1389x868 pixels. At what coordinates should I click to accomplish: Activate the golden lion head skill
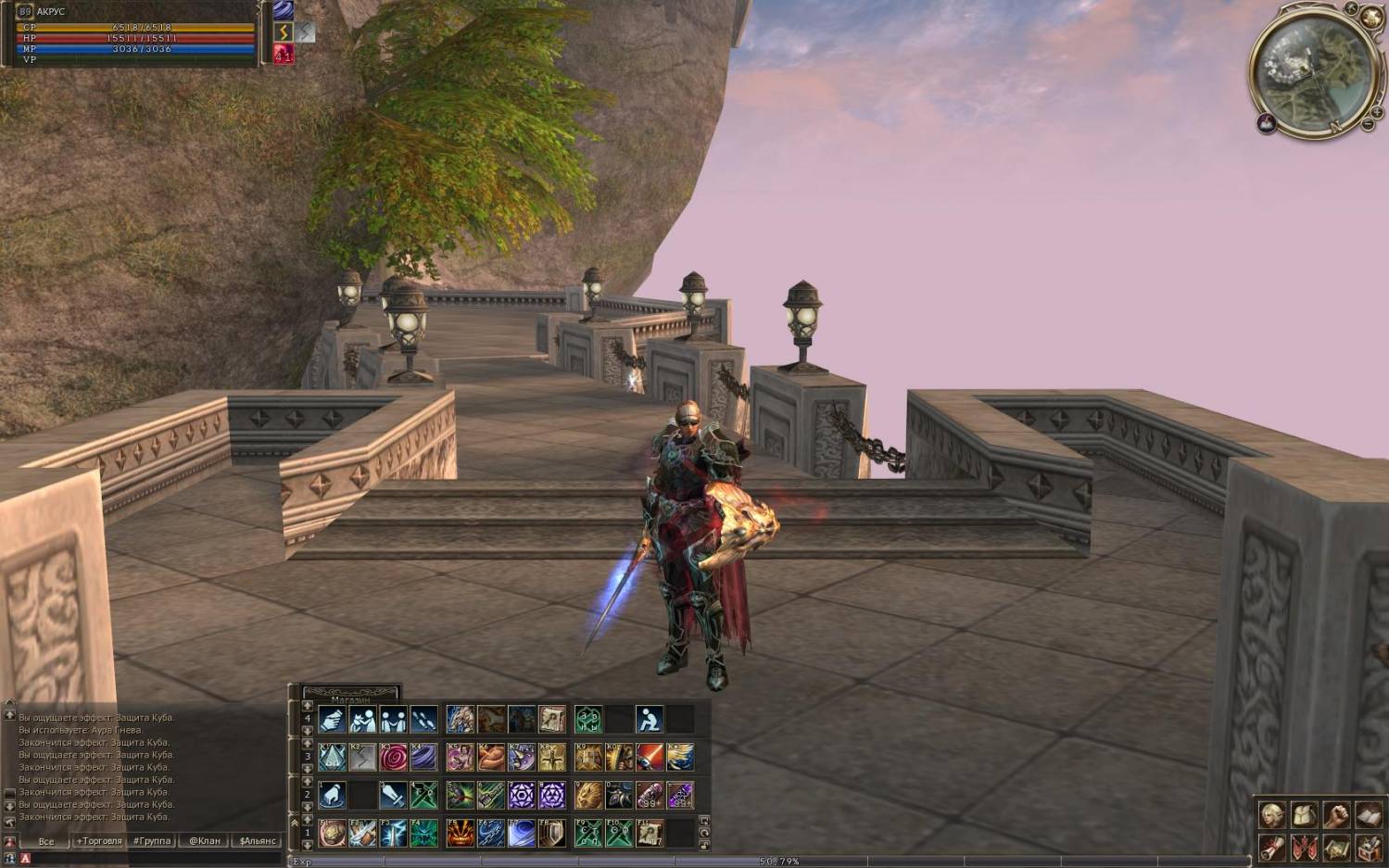pos(588,795)
